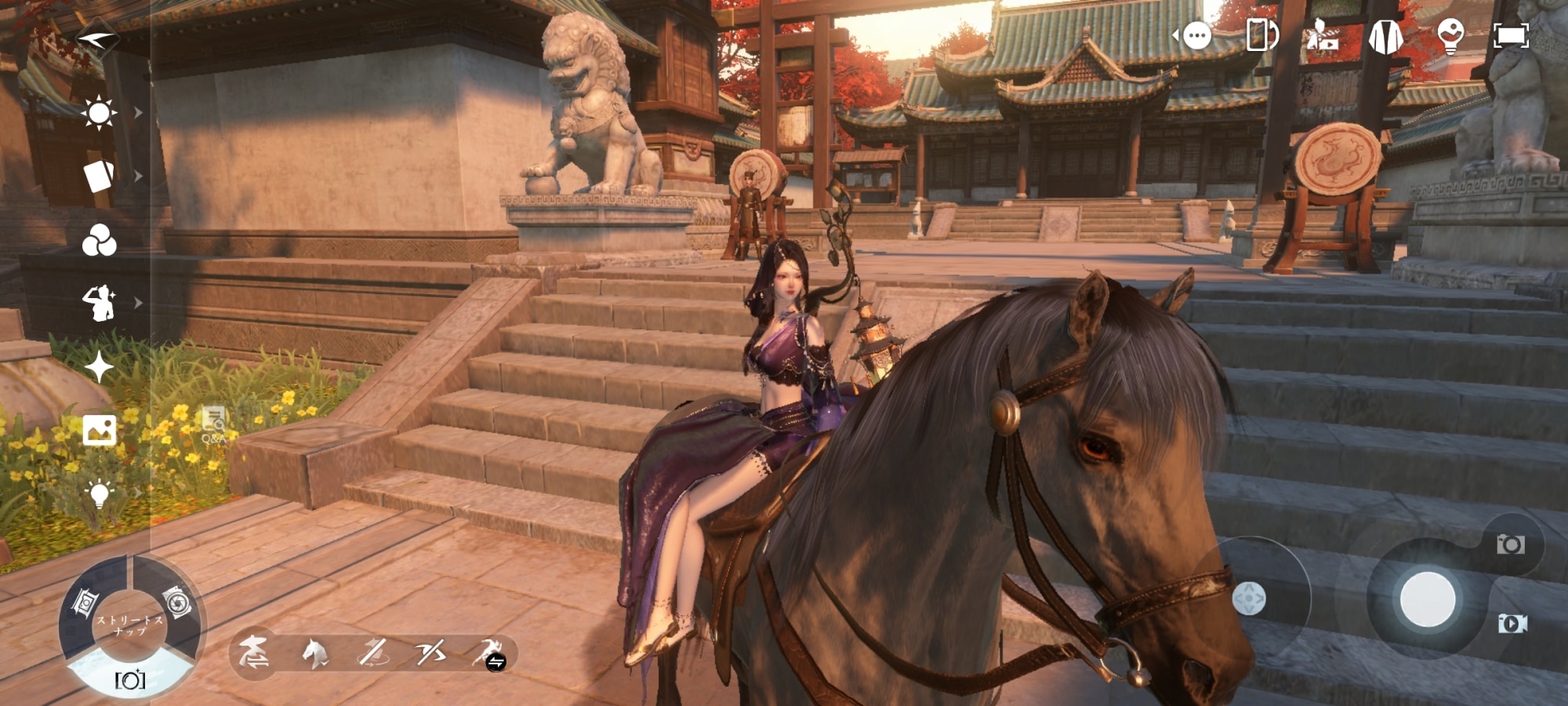Viewport: 1568px width, 706px height.
Task: Open the sun lighting settings
Action: pyautogui.click(x=99, y=113)
